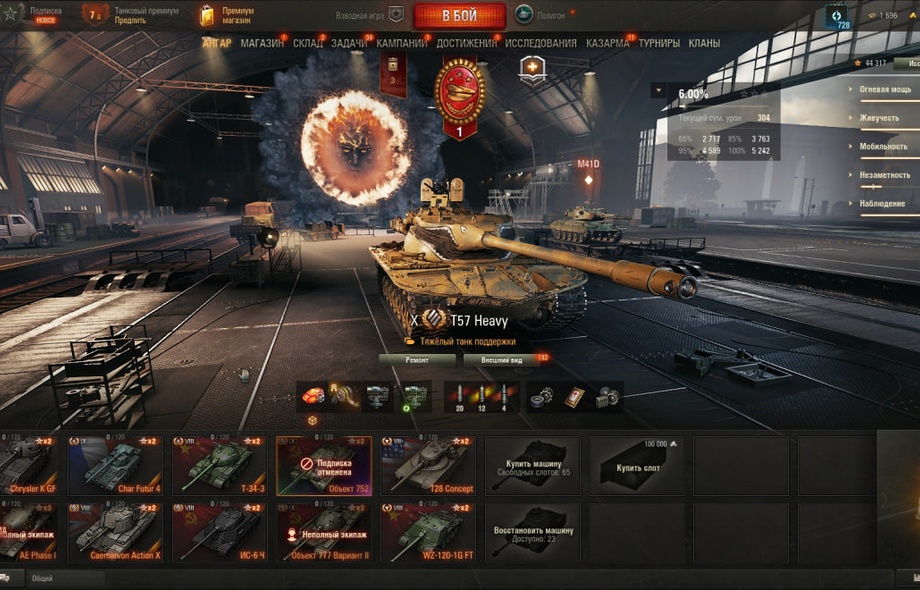Open Восстановить машину tile
Screen dimensions: 920x590
click(x=532, y=533)
